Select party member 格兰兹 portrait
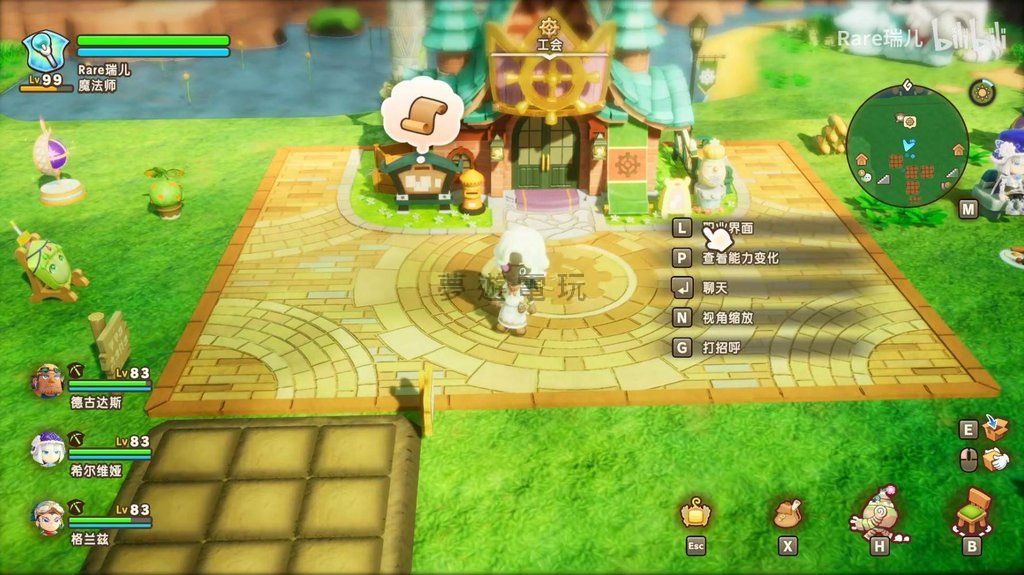Viewport: 1024px width, 575px height. click(x=47, y=515)
